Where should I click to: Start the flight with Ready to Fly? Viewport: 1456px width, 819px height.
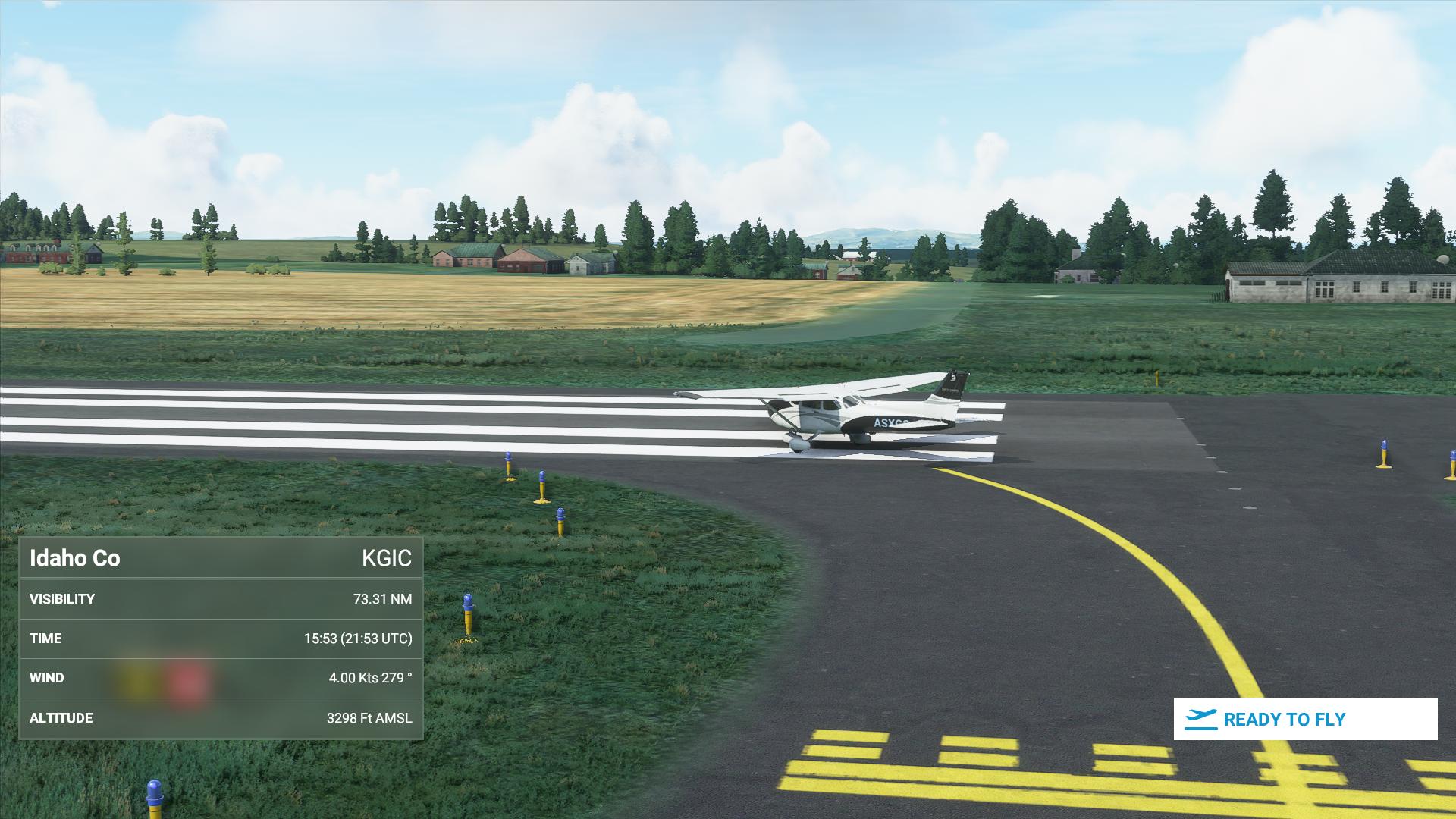coord(1304,719)
